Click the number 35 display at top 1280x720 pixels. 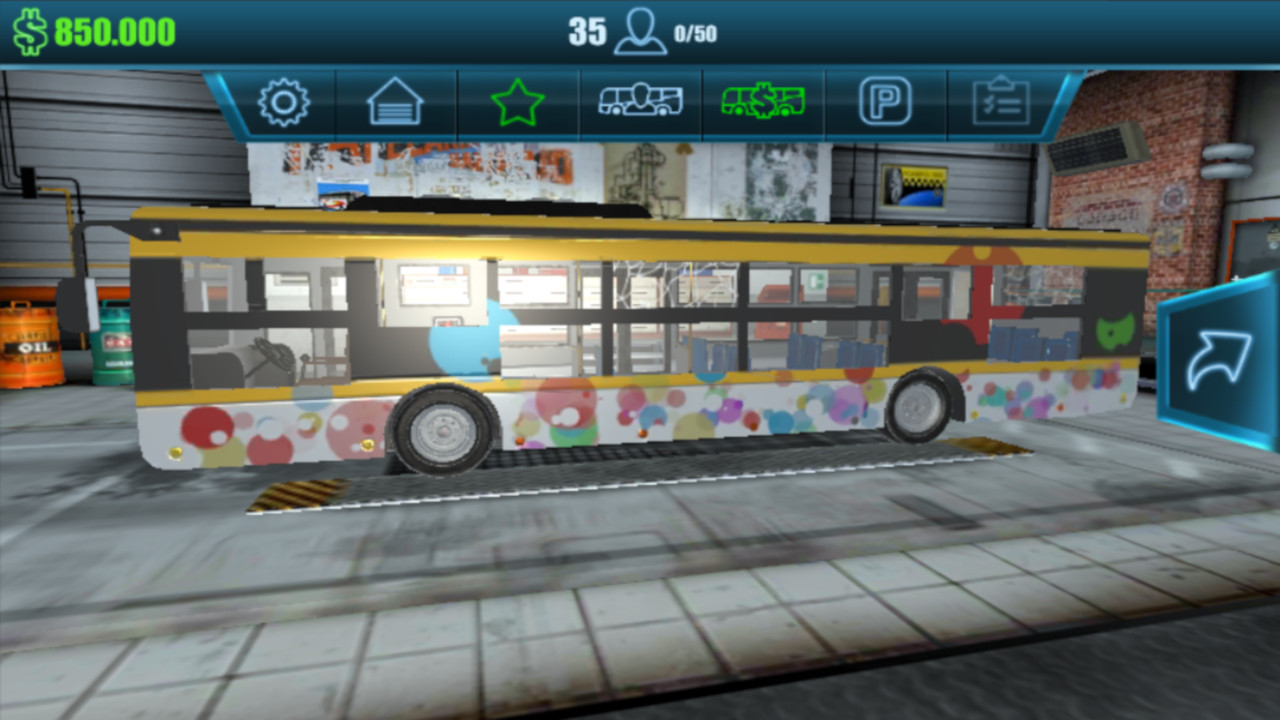pos(586,30)
